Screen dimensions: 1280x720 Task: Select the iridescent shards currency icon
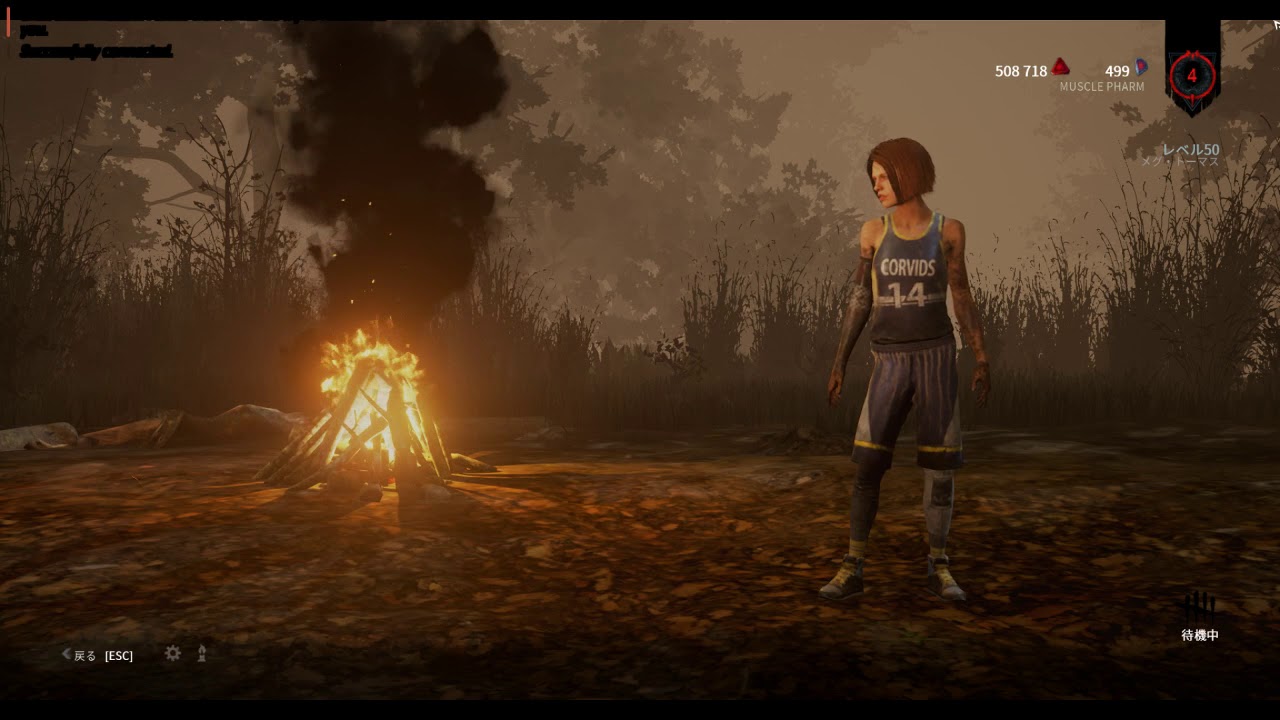(1141, 68)
